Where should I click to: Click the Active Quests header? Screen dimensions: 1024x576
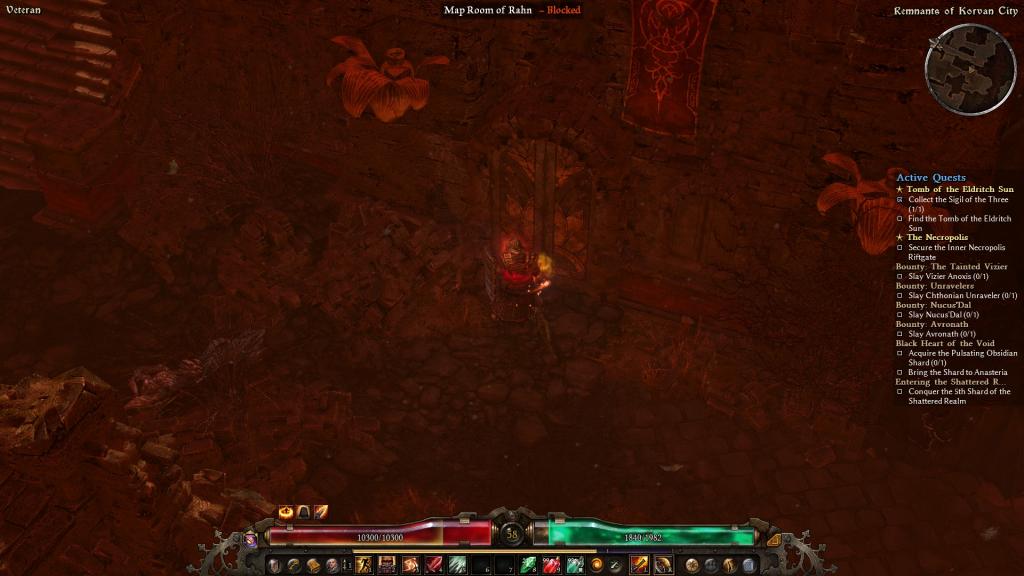[x=931, y=178]
